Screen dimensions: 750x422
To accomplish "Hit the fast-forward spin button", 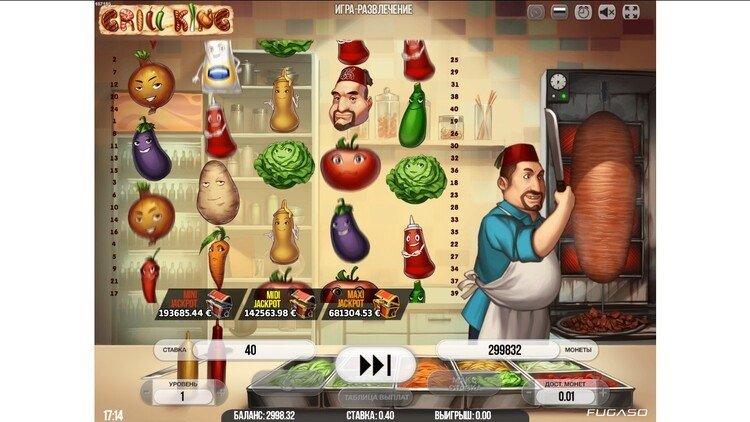I will click(375, 365).
